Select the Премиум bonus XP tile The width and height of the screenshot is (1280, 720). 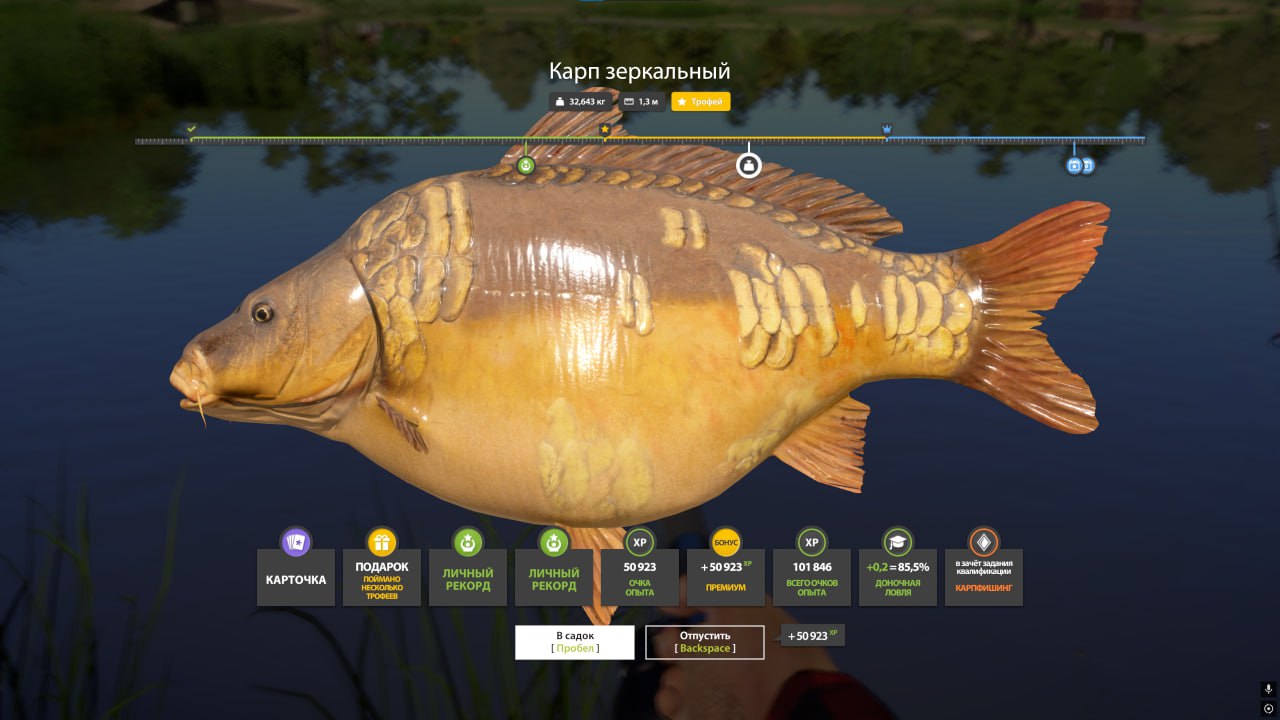point(726,577)
